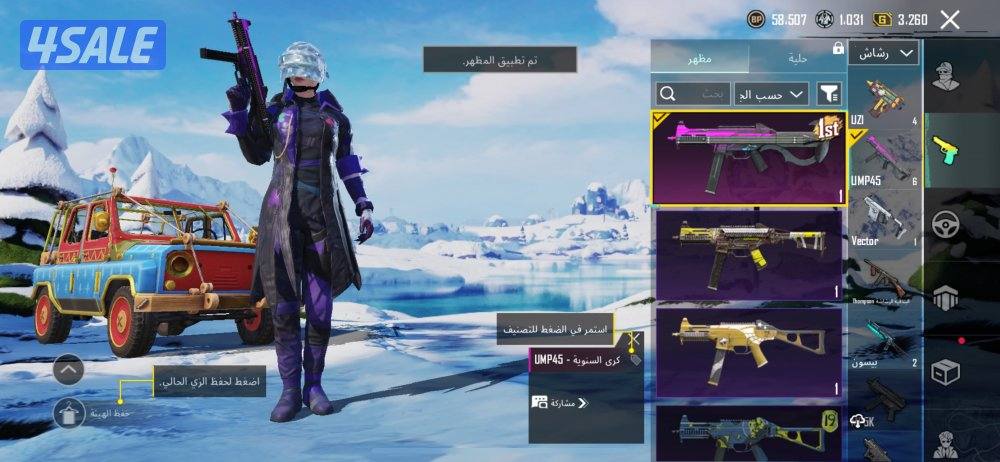Screen dimensions: 1000x462
Task: Select the Thompson weapon entry
Action: tap(884, 282)
